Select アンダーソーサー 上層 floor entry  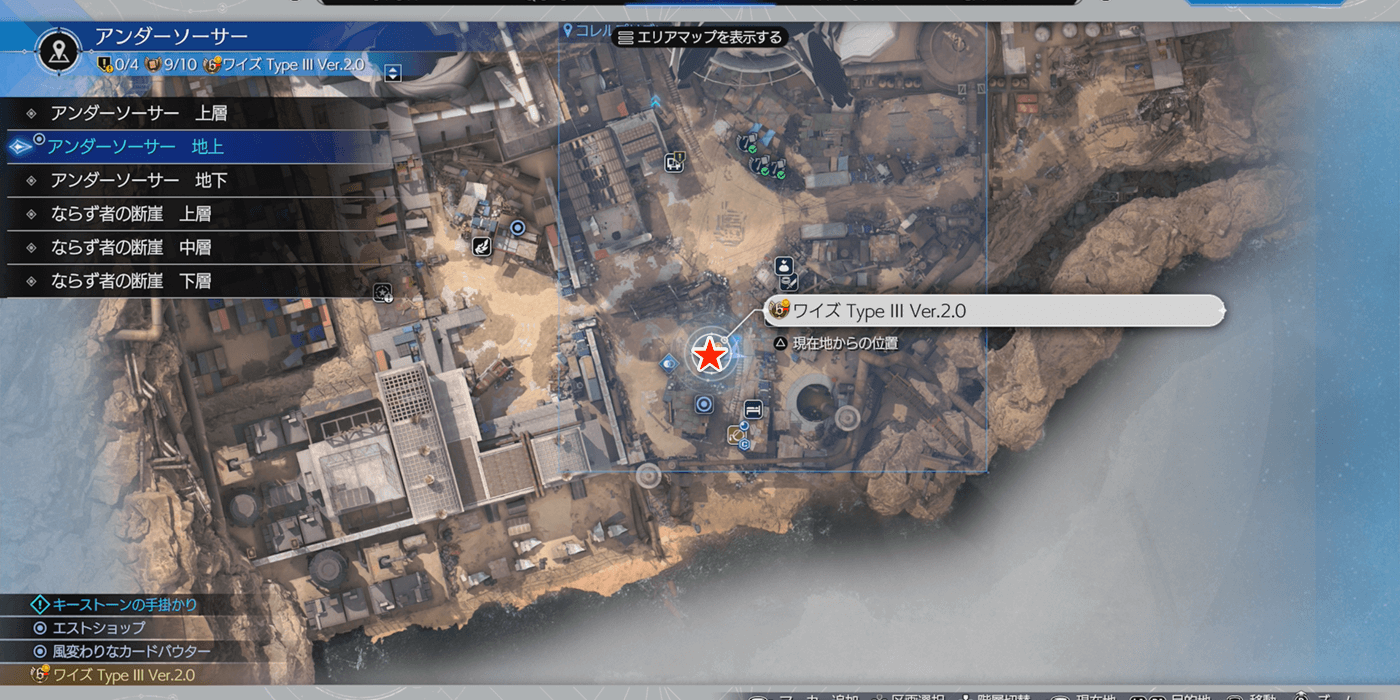[139, 113]
